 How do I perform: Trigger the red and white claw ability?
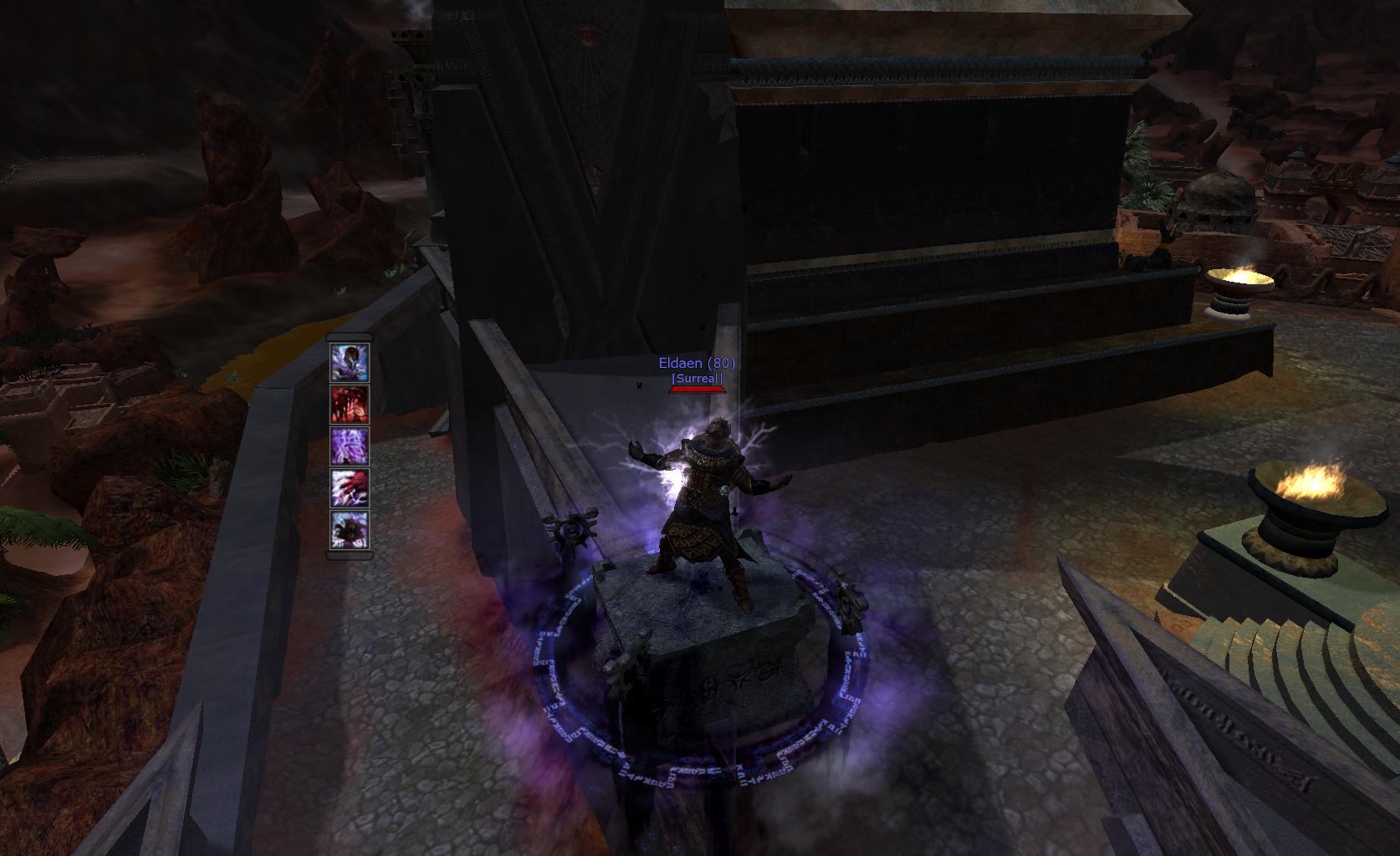tap(350, 488)
